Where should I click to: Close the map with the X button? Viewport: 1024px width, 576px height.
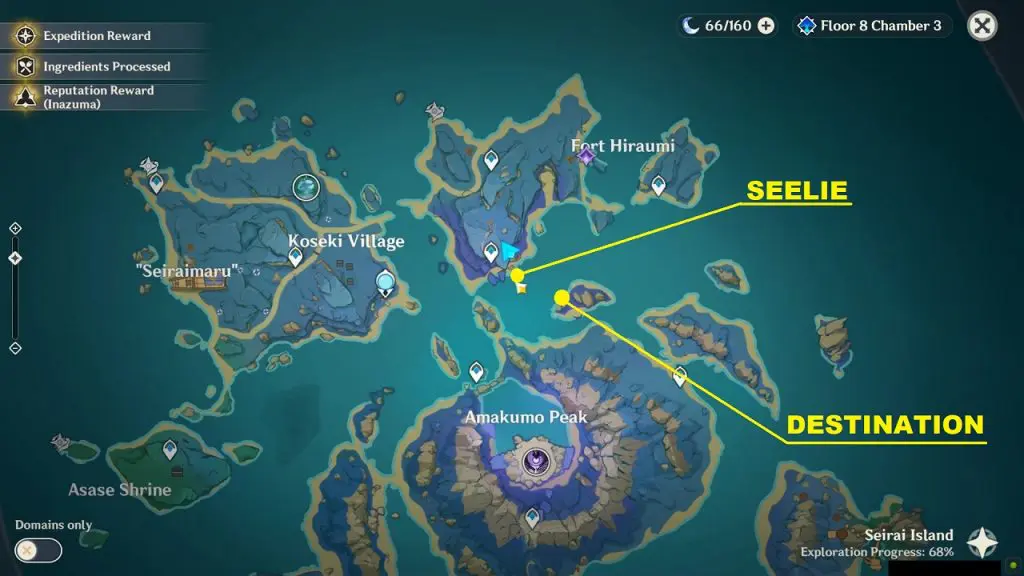[983, 26]
